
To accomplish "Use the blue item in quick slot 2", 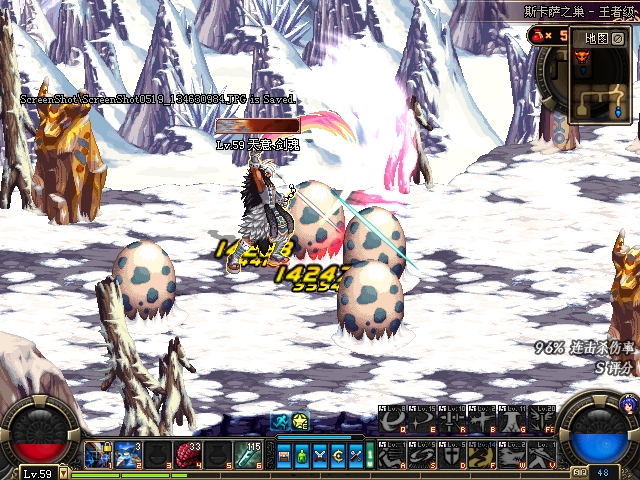I will click(126, 454).
